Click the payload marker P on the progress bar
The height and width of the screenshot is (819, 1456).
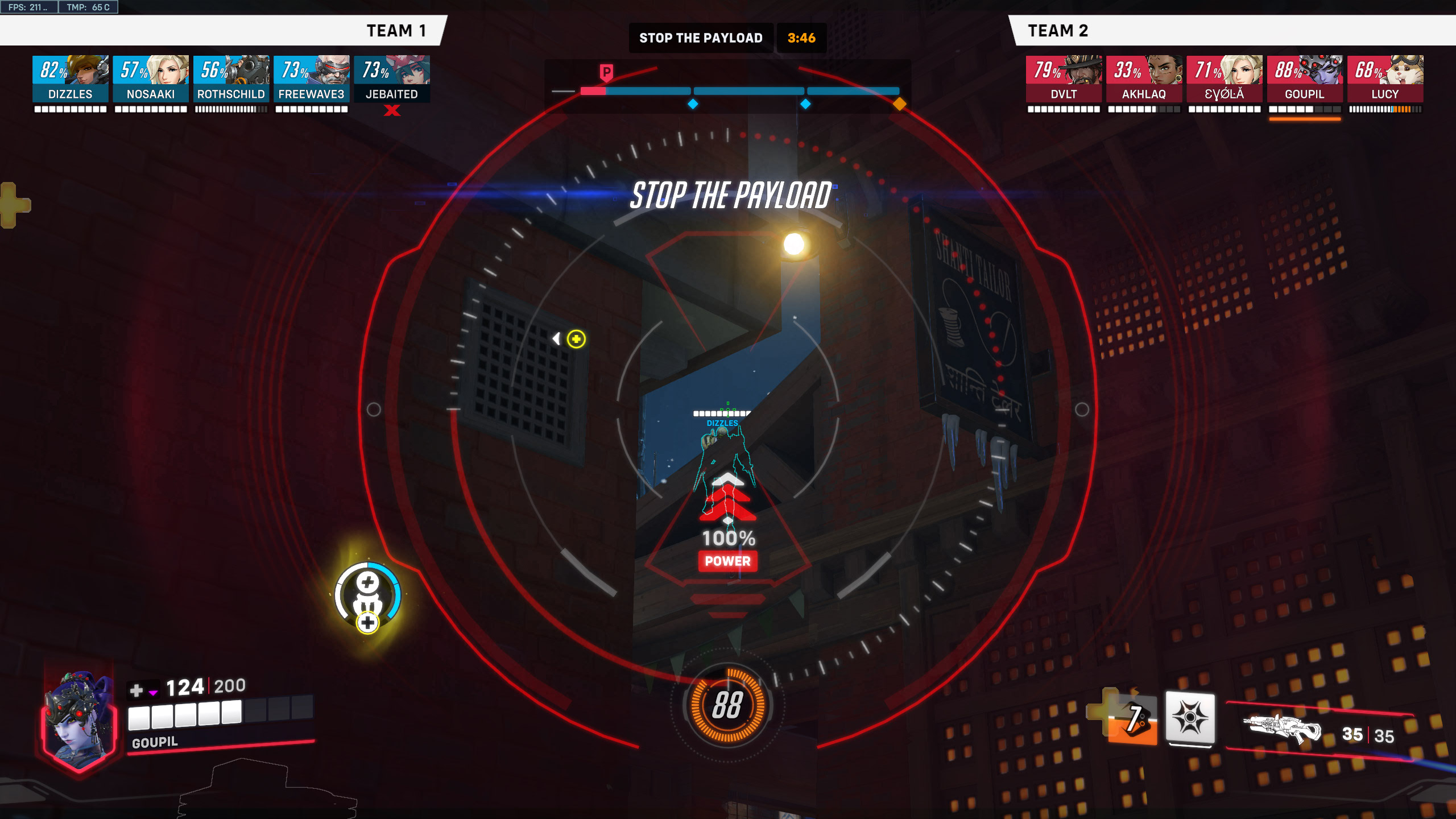click(606, 71)
